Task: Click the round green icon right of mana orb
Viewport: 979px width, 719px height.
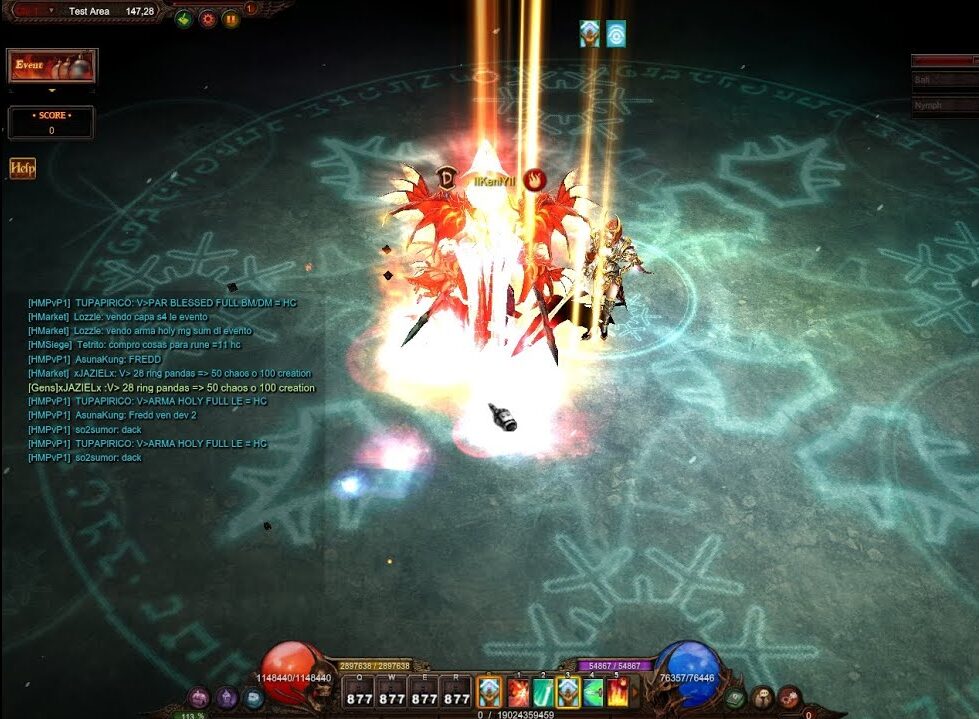Action: [736, 697]
